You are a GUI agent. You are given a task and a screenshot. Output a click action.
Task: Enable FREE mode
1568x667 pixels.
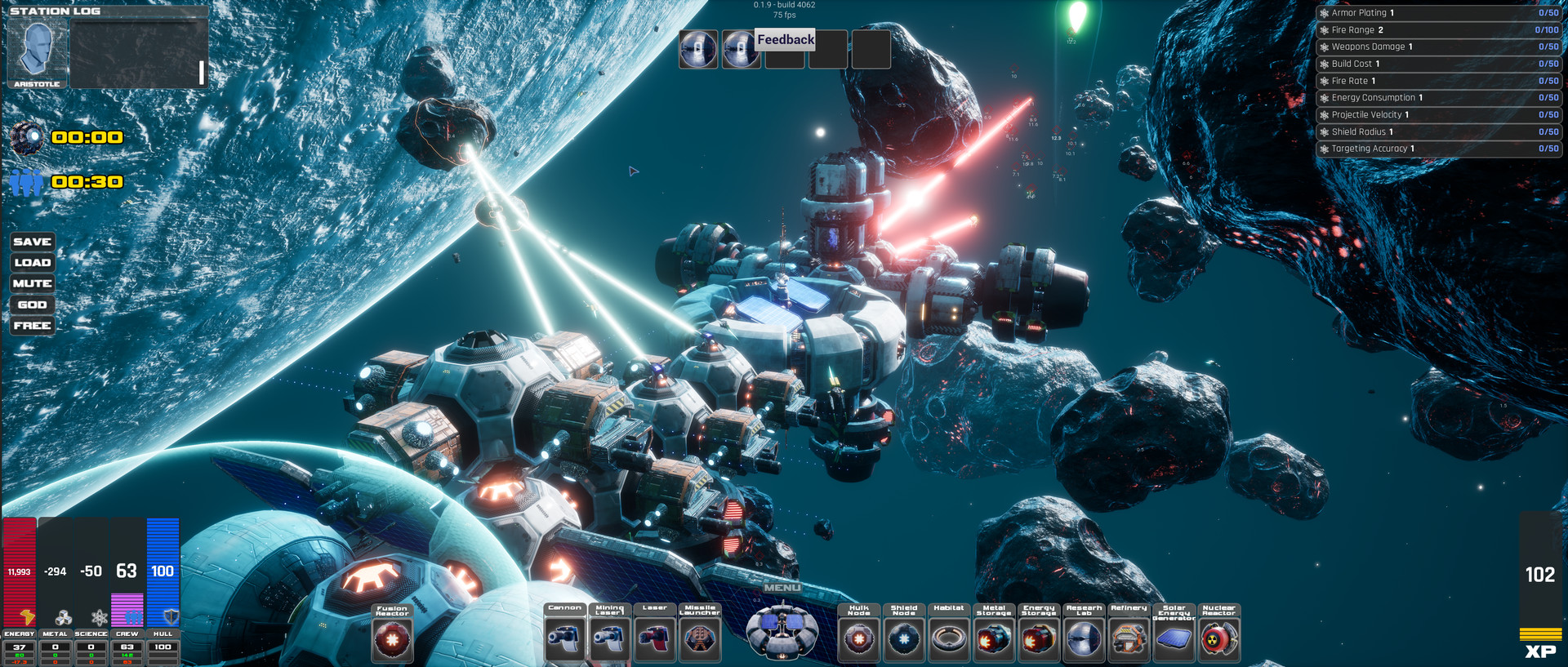(32, 325)
